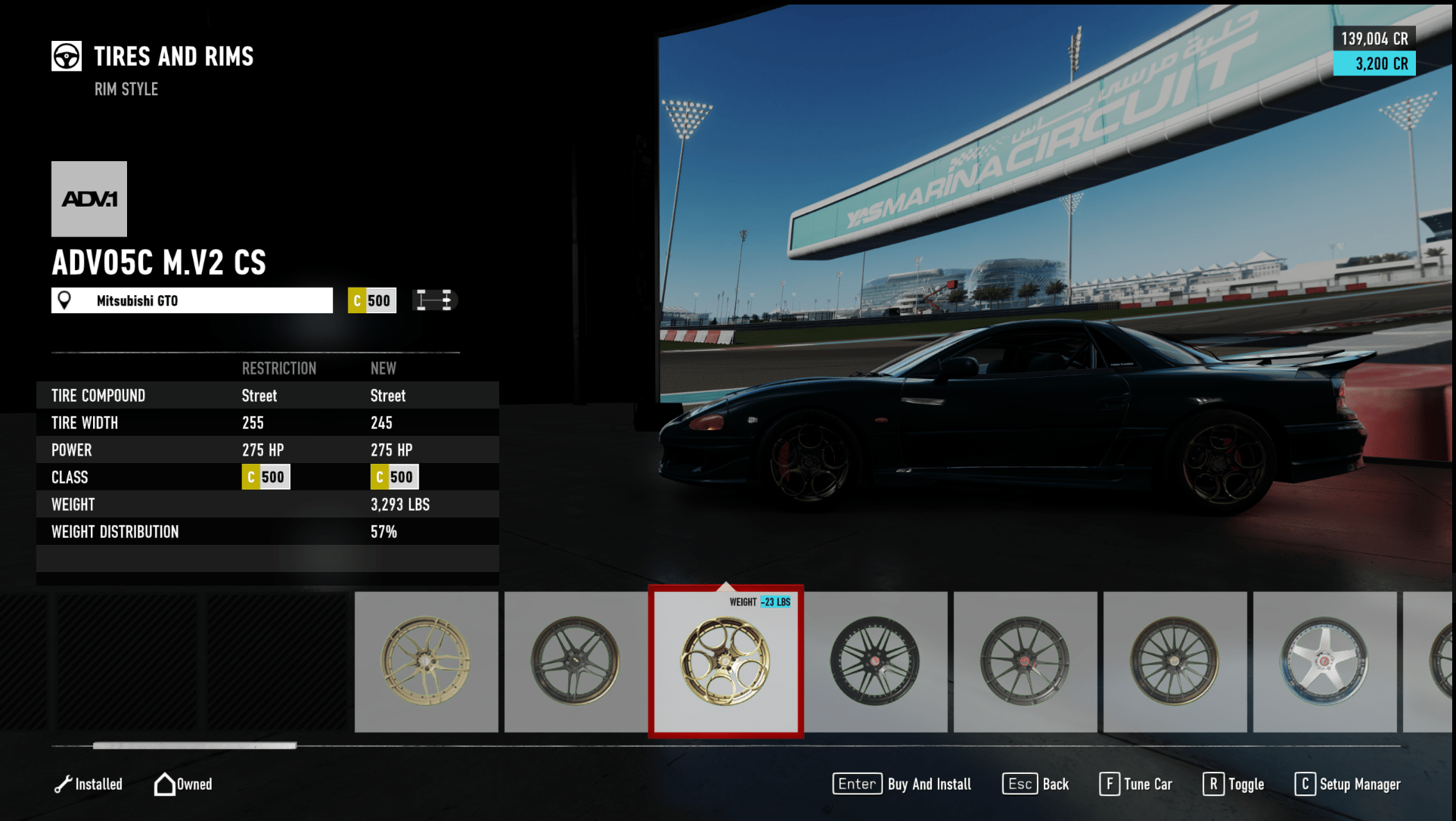The image size is (1456, 821).
Task: Click the steering wheel Tires and Rims icon
Action: coord(67,56)
